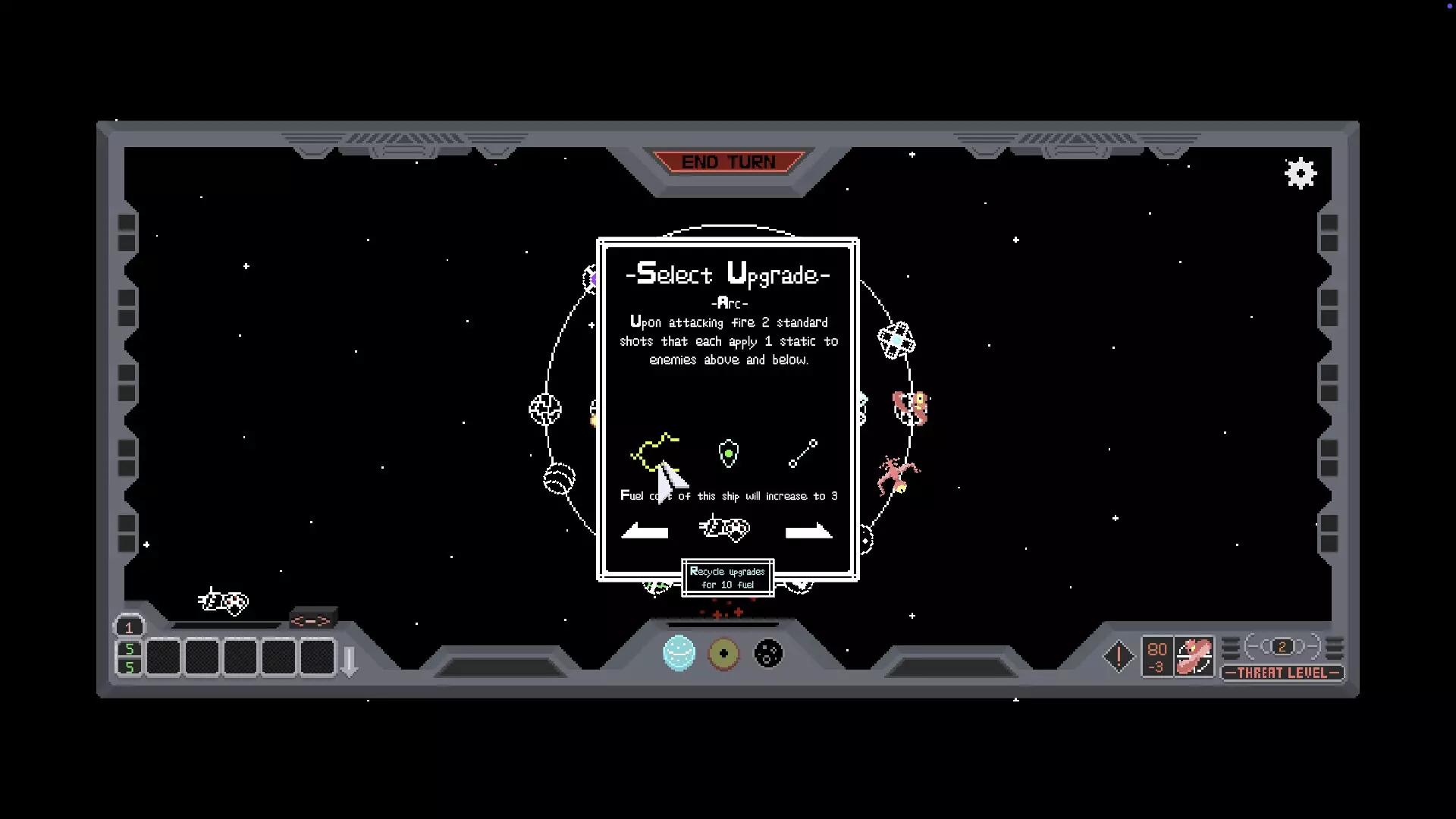
Task: Select the dark cratered planet icon
Action: [768, 653]
